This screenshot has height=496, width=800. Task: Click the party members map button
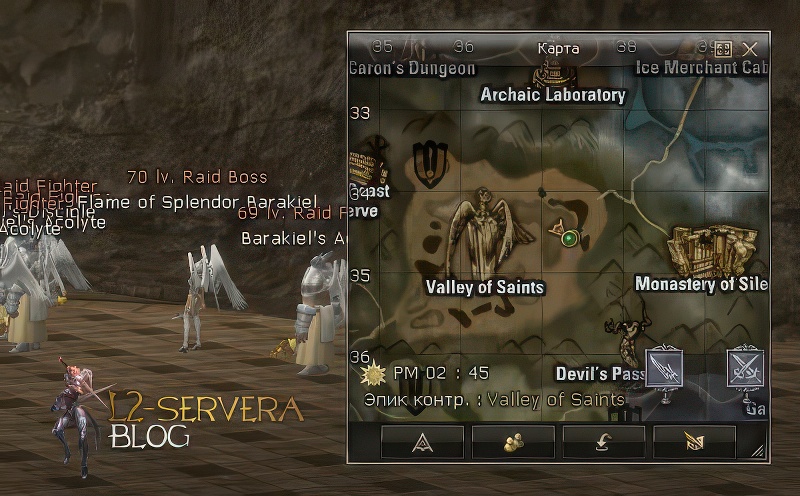click(513, 442)
